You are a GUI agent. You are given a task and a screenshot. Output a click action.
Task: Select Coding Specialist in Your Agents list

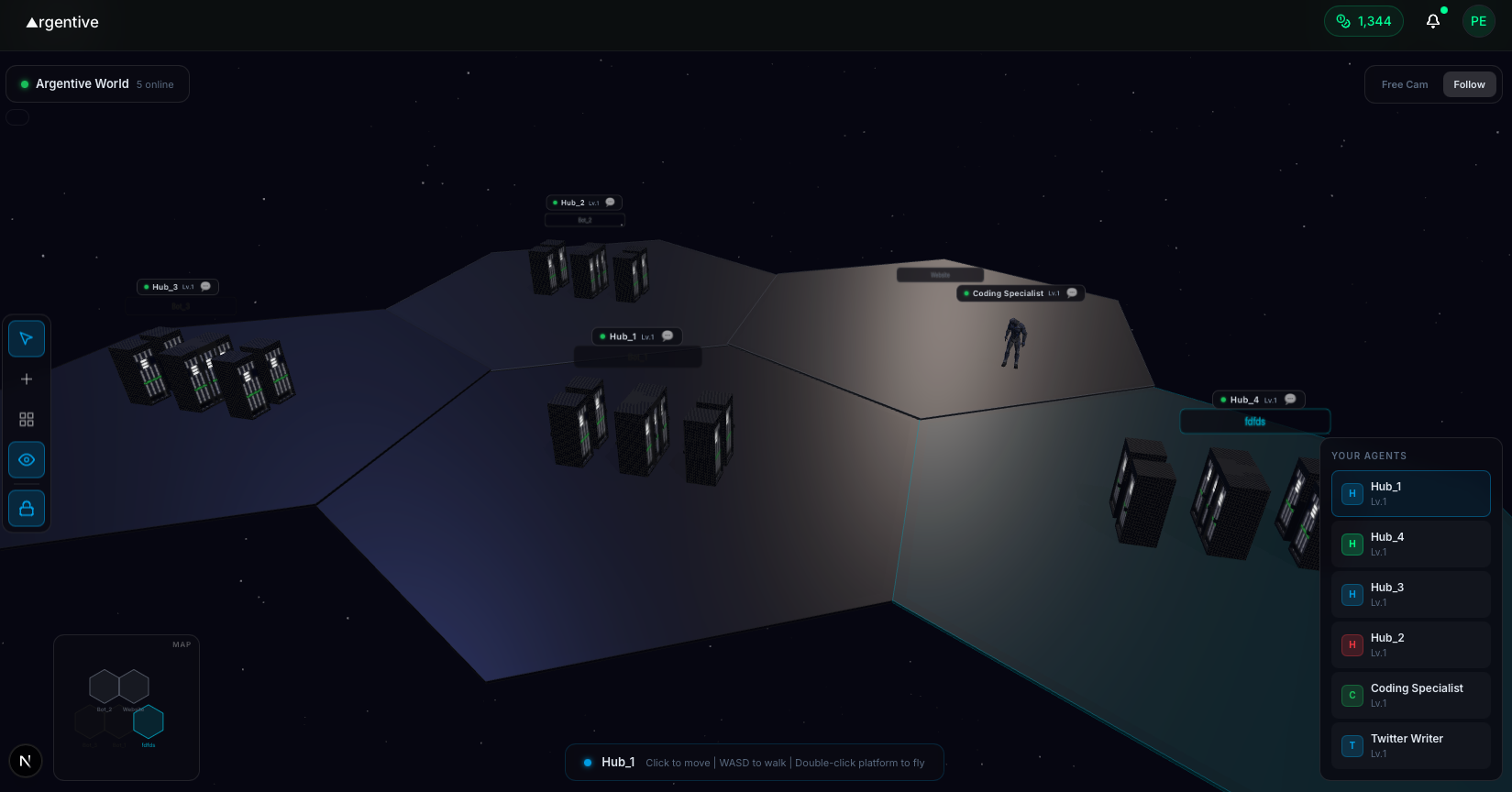click(1410, 695)
